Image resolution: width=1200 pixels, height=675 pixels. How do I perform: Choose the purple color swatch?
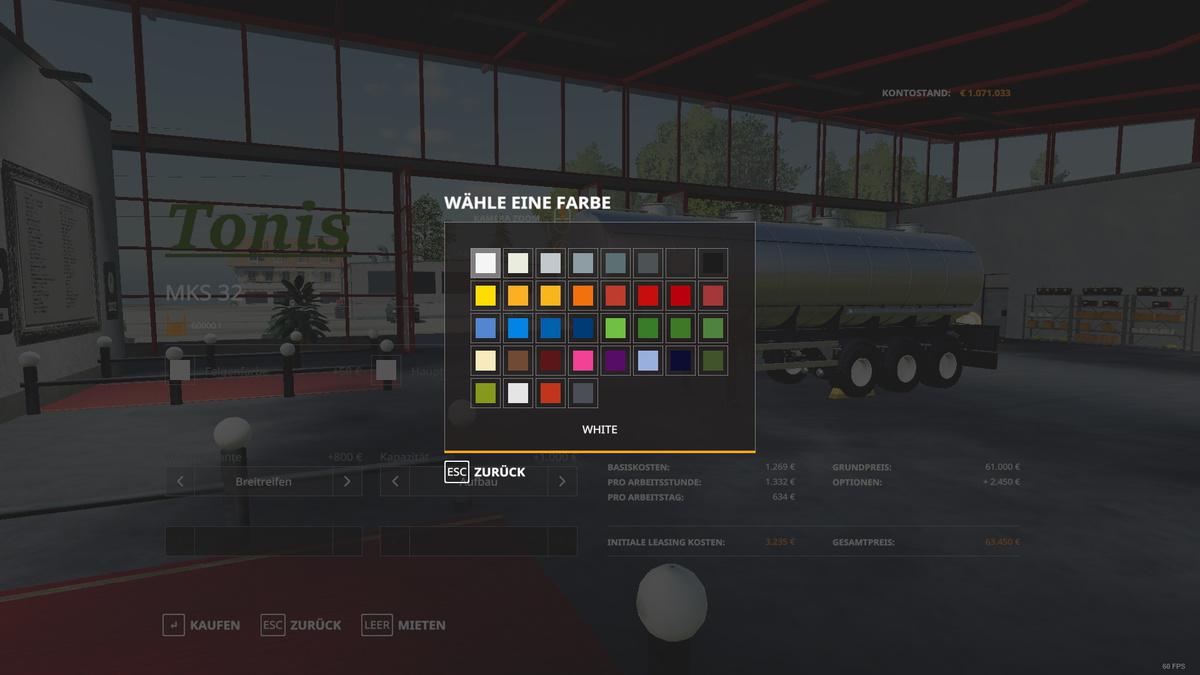point(615,360)
